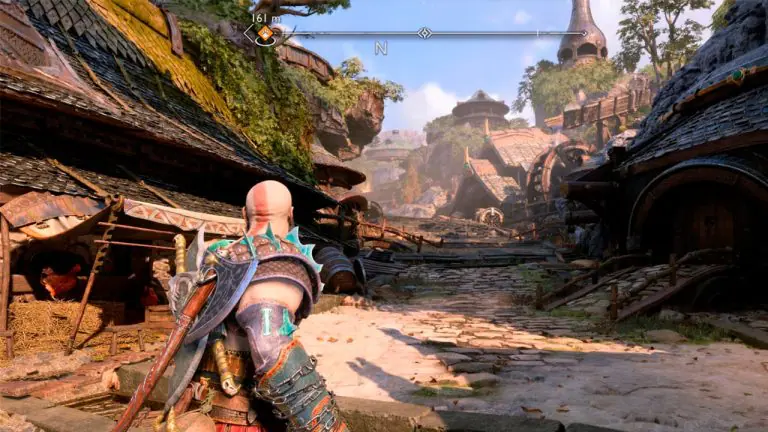Screen dimensions: 768x432
Task: Select the orange objective marker on the compass
Action: click(265, 34)
